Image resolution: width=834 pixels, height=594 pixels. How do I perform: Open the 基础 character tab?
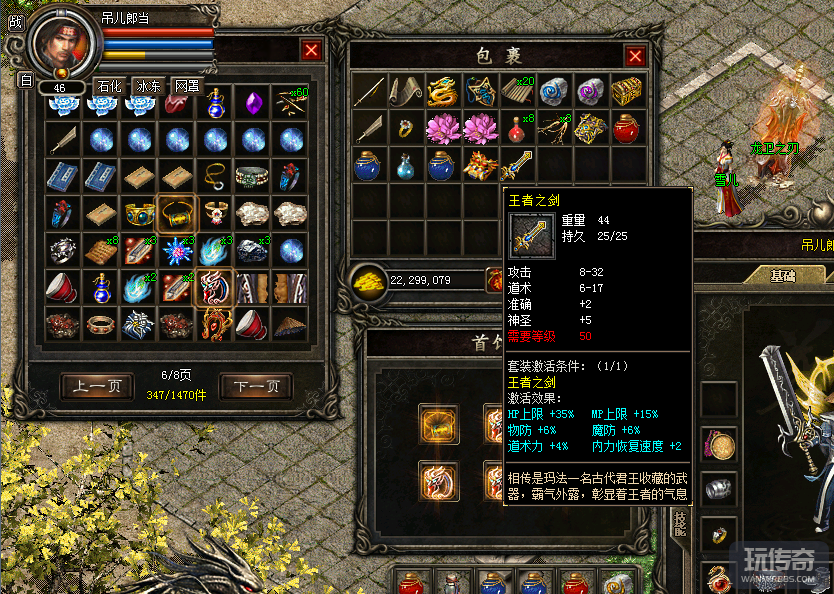[782, 275]
